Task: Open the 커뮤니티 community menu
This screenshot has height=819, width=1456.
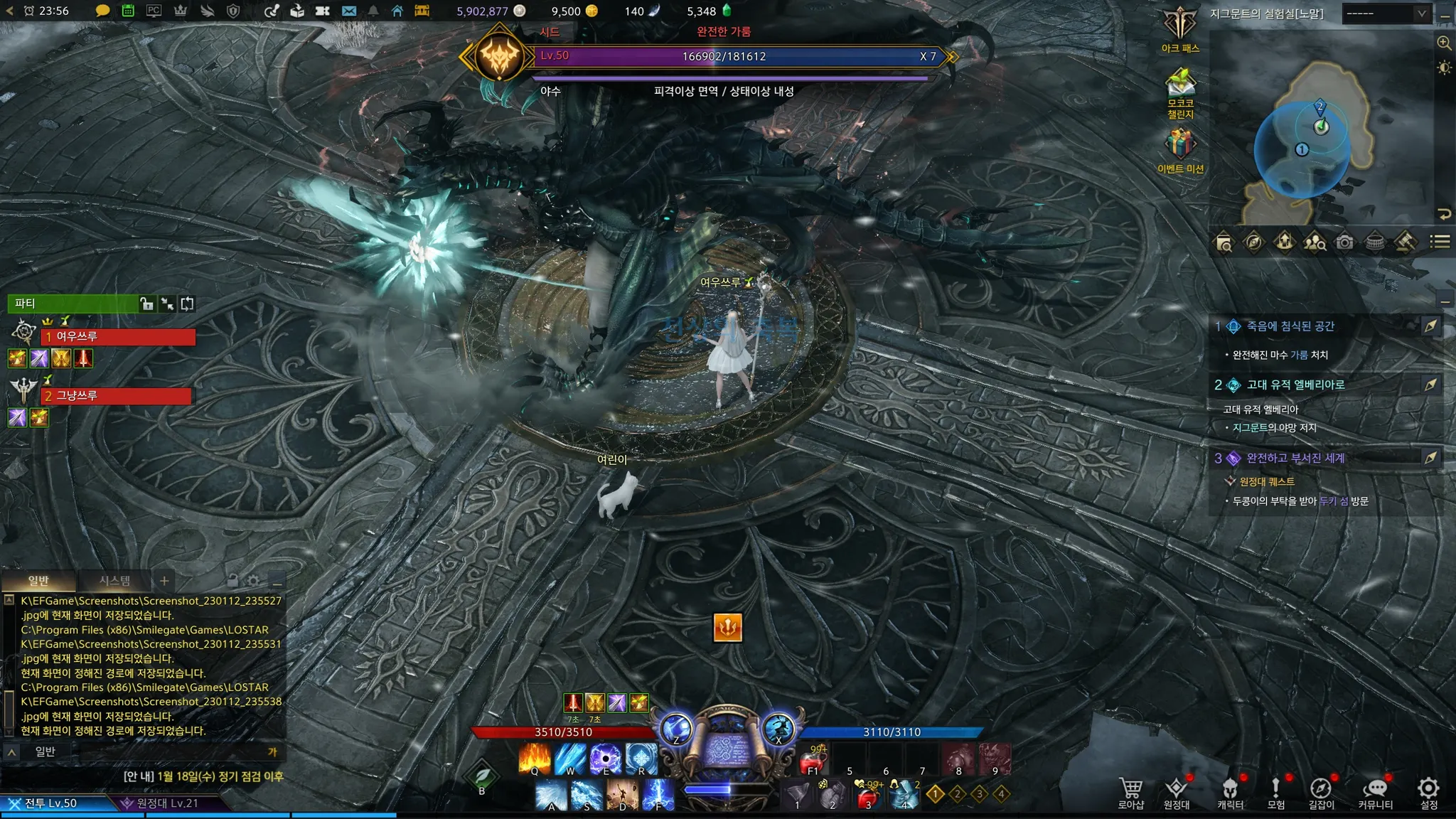Action: (1375, 791)
